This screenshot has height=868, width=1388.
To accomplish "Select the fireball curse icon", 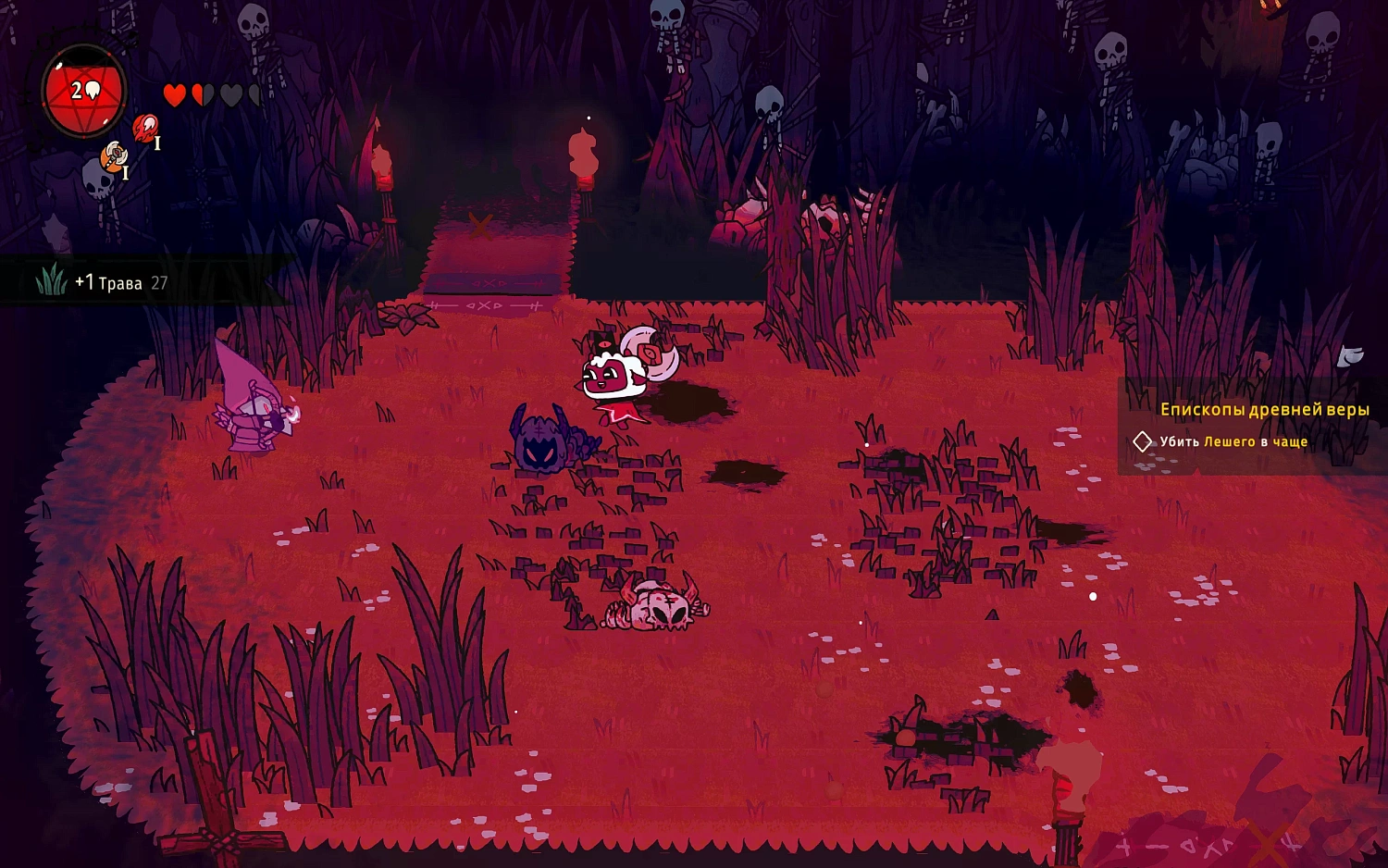I will [x=145, y=128].
